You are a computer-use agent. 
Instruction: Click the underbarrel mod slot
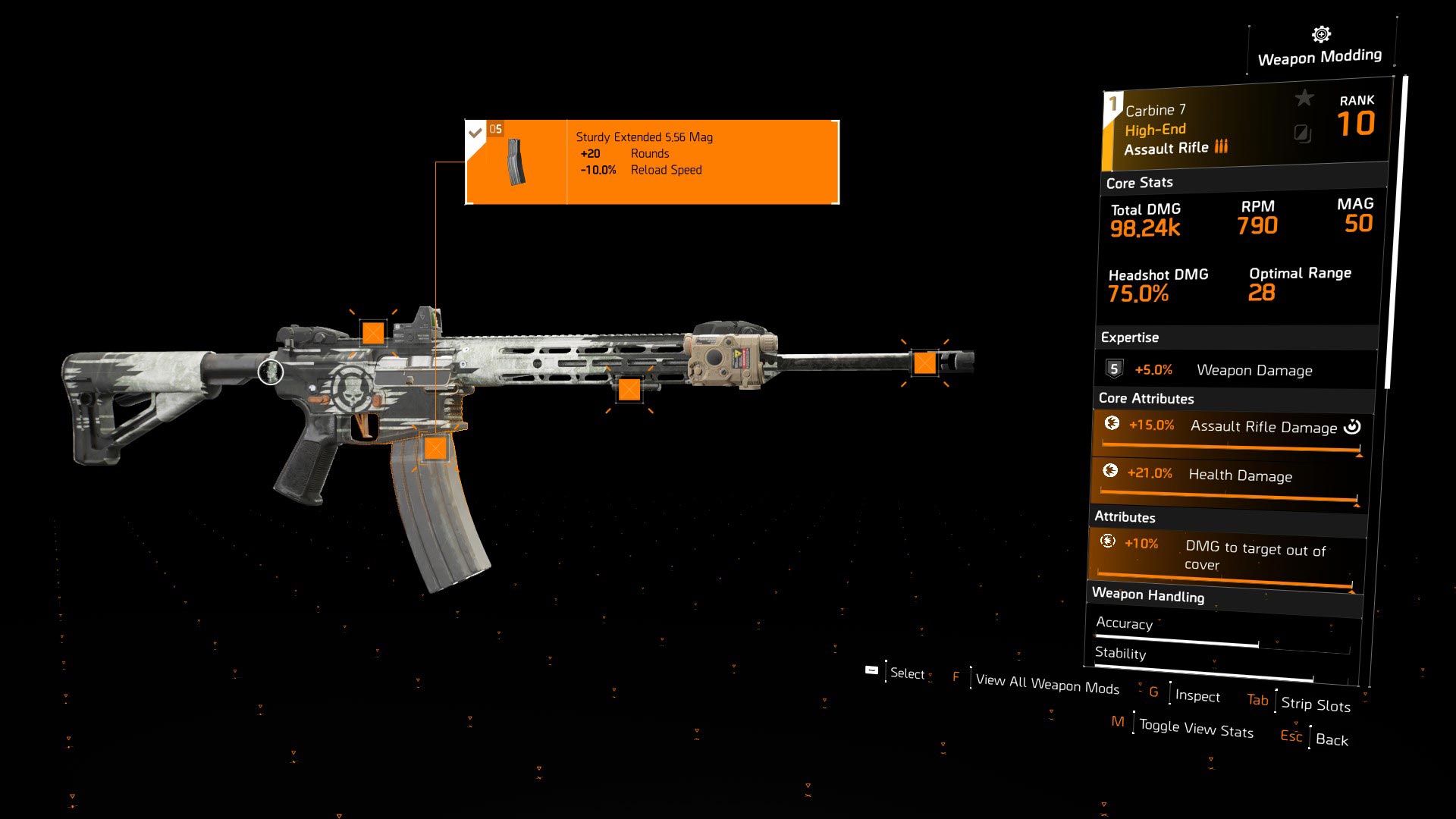coord(629,391)
